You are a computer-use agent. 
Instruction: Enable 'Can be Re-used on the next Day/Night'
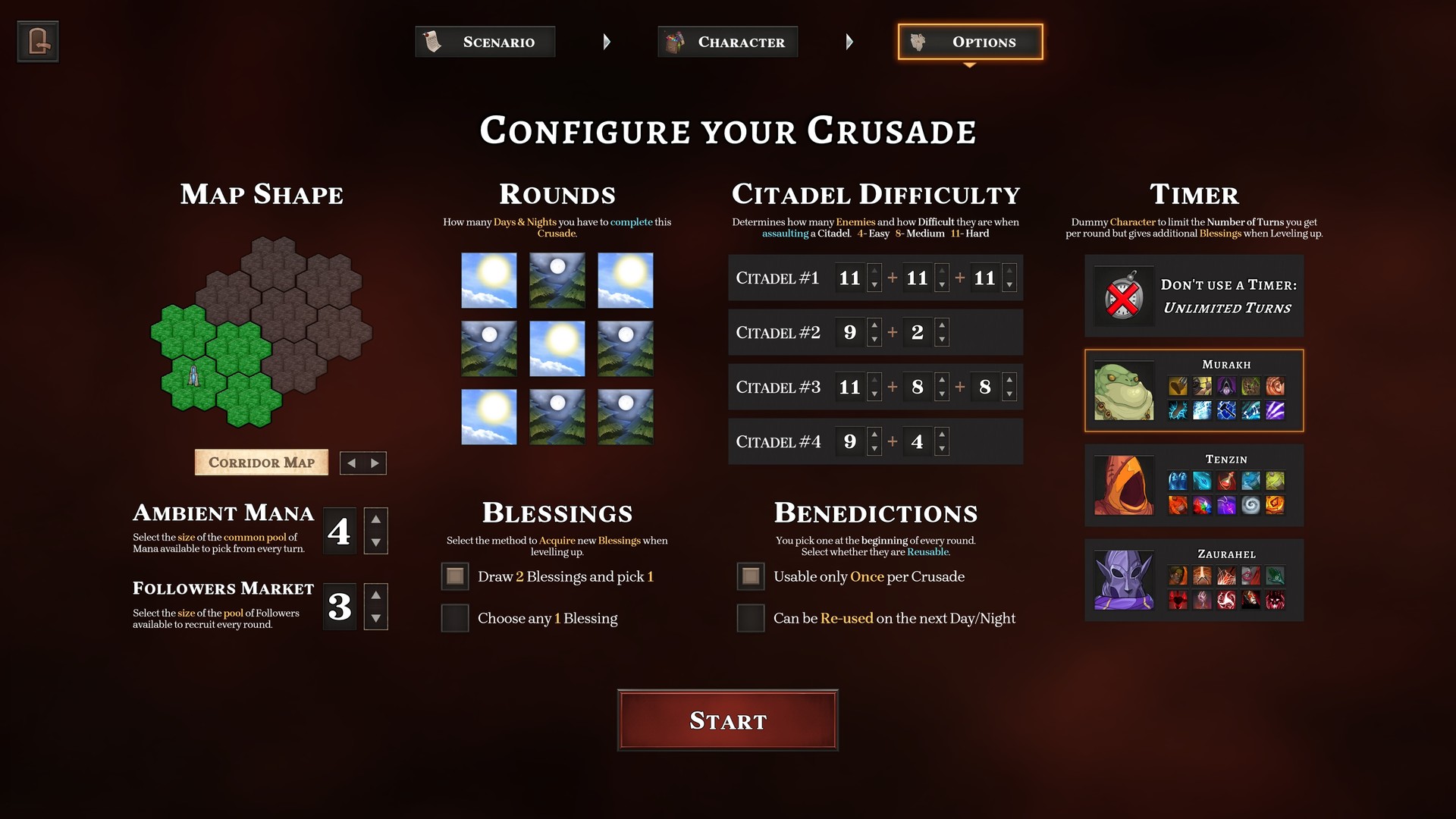point(749,618)
